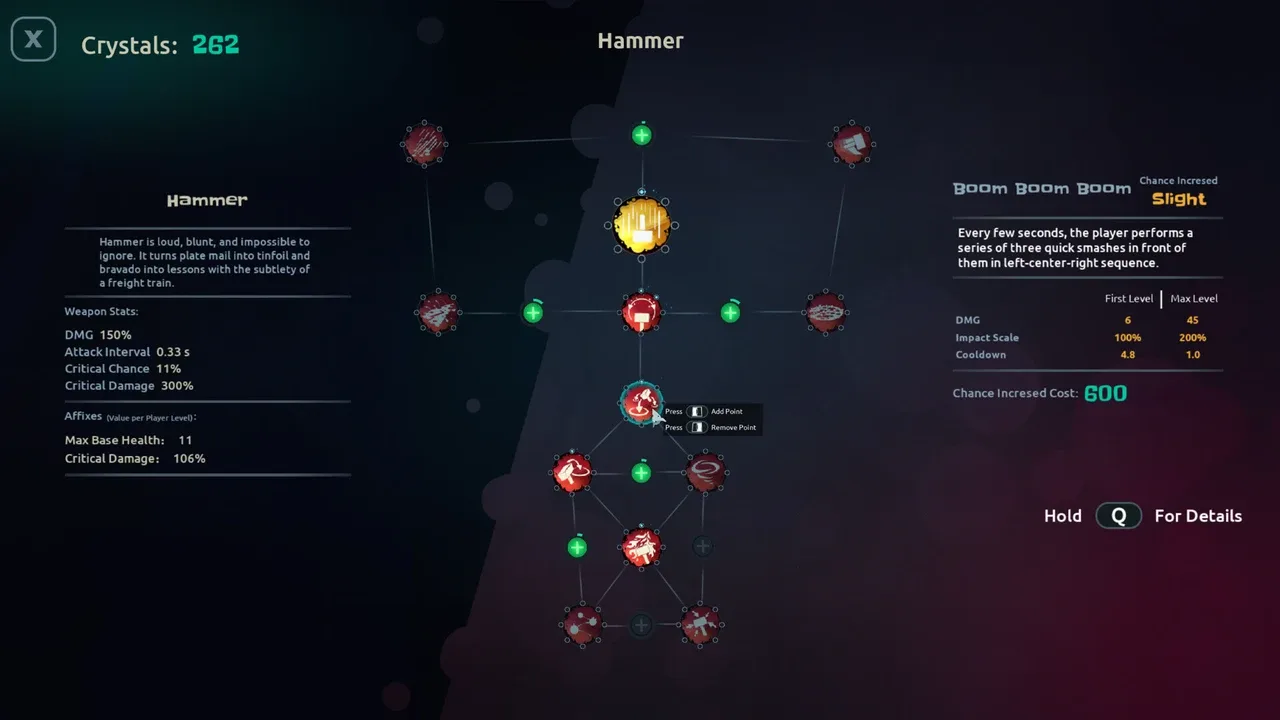Click the green plus left of the swirl node
Viewport: 1280px width, 720px height.
click(641, 472)
